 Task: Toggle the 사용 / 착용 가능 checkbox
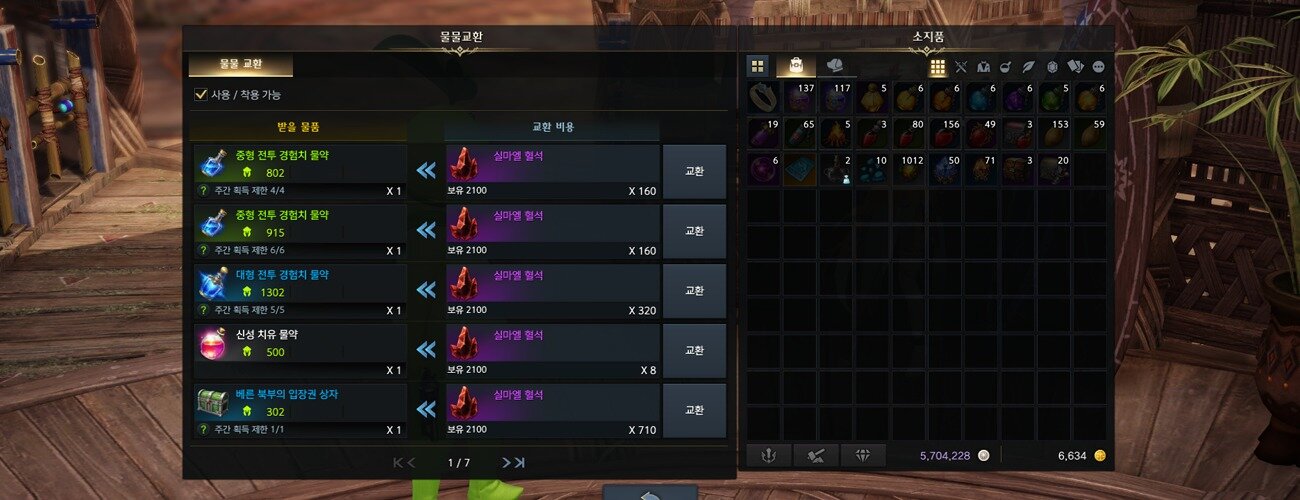pyautogui.click(x=201, y=95)
